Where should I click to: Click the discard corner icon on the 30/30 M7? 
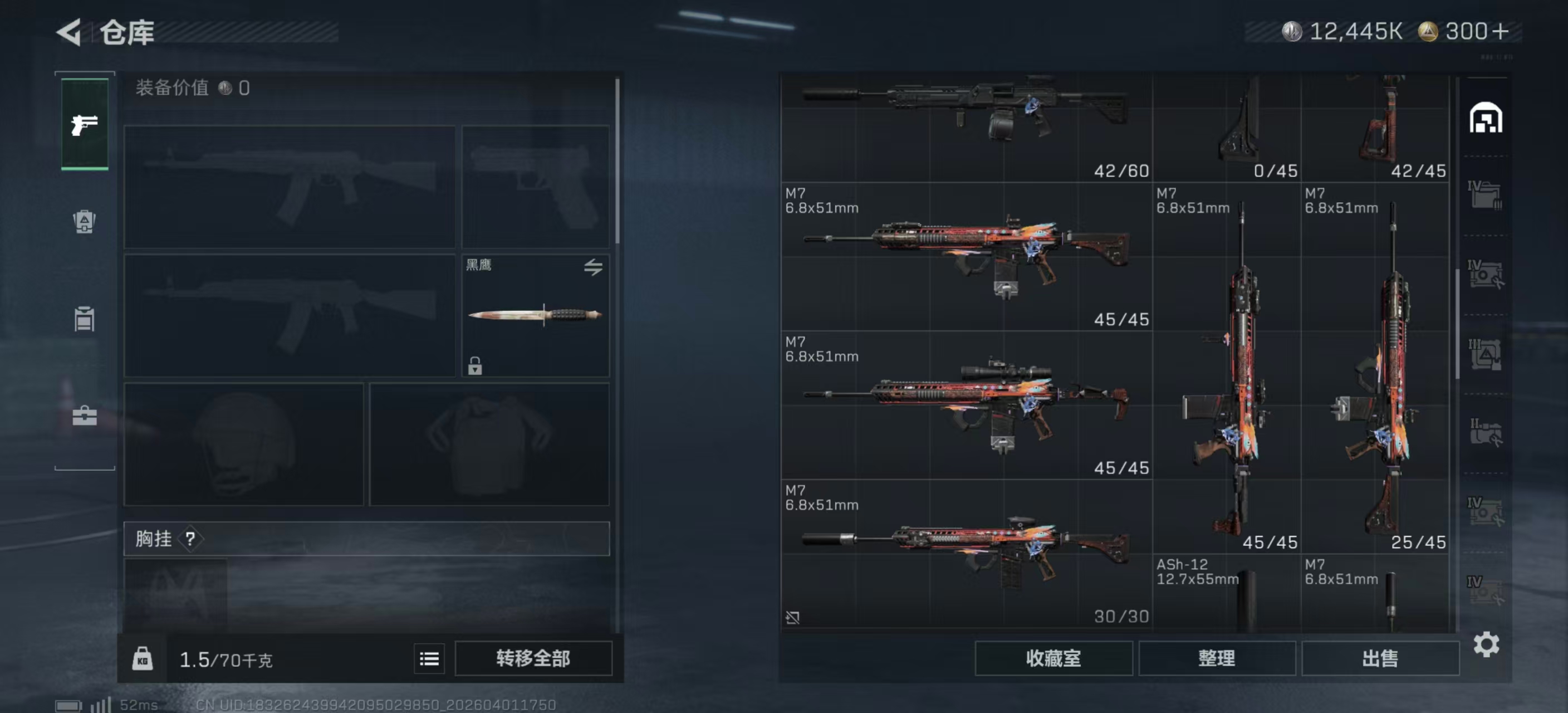[x=793, y=617]
